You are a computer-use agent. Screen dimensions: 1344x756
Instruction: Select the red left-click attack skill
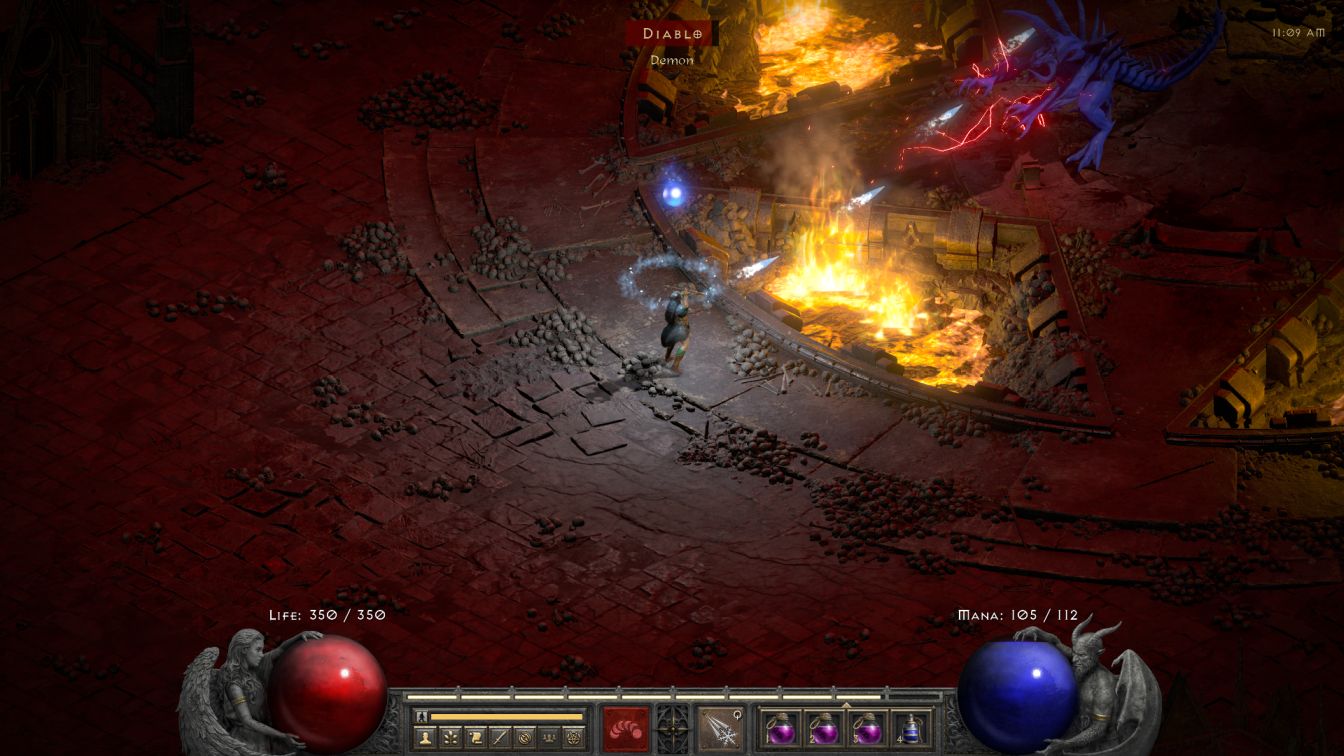(625, 727)
